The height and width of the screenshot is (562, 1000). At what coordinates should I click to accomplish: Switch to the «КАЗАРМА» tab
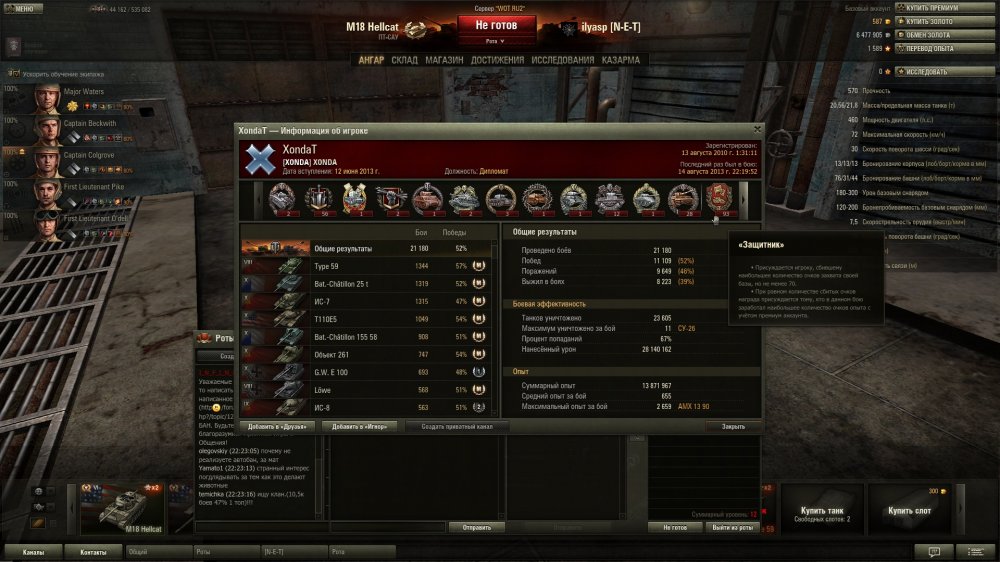pos(621,60)
